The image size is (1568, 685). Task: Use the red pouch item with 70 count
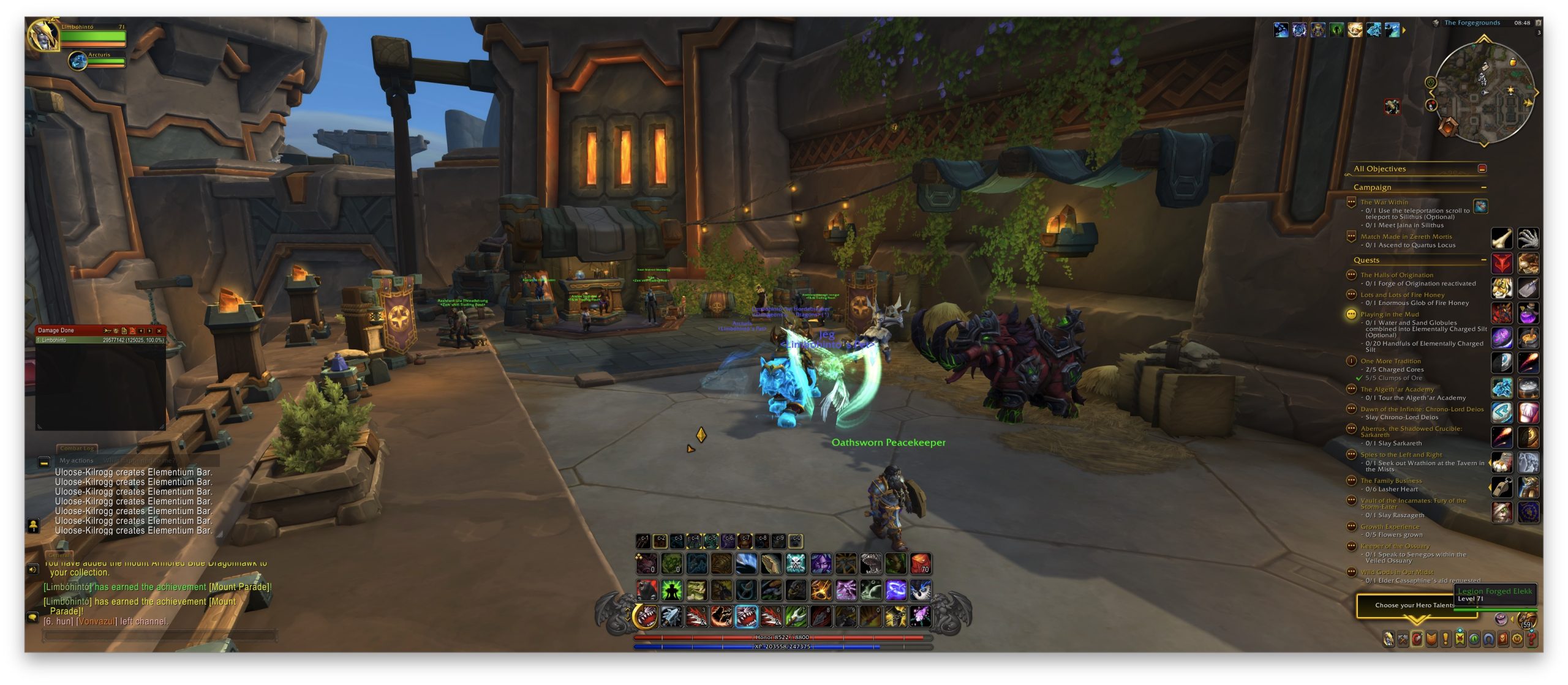pyautogui.click(x=921, y=564)
